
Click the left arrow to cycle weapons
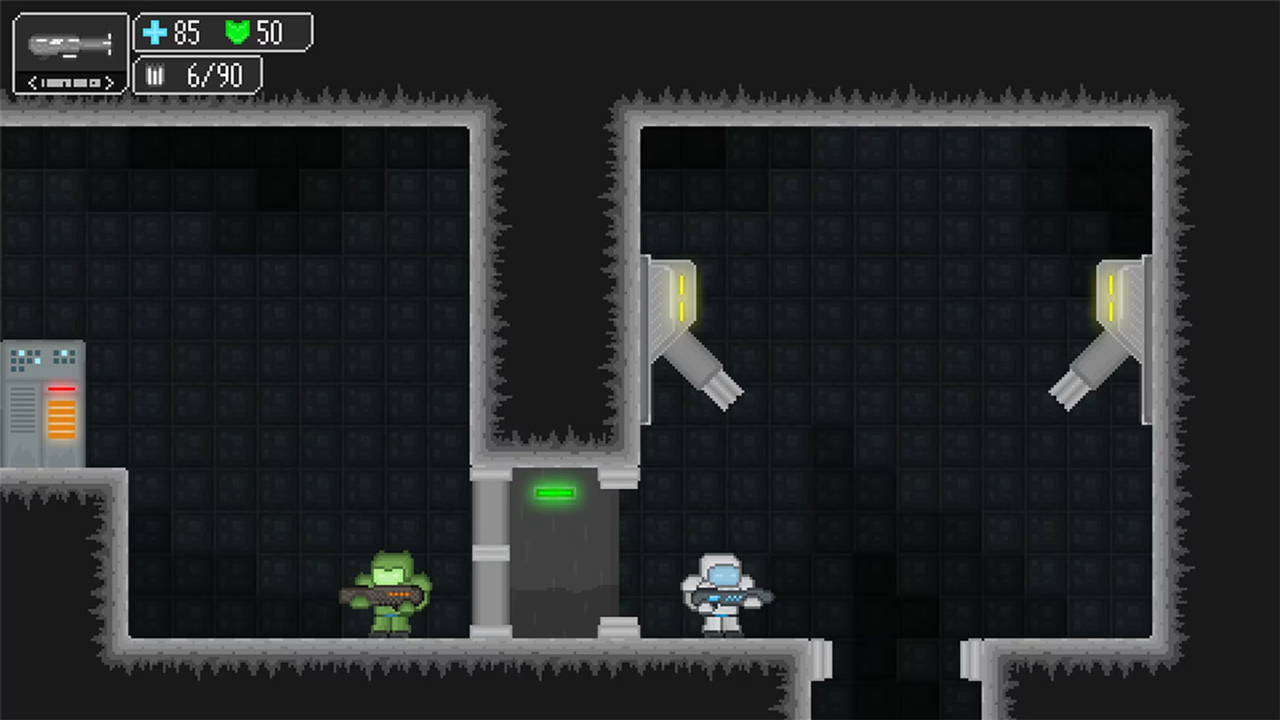31,83
